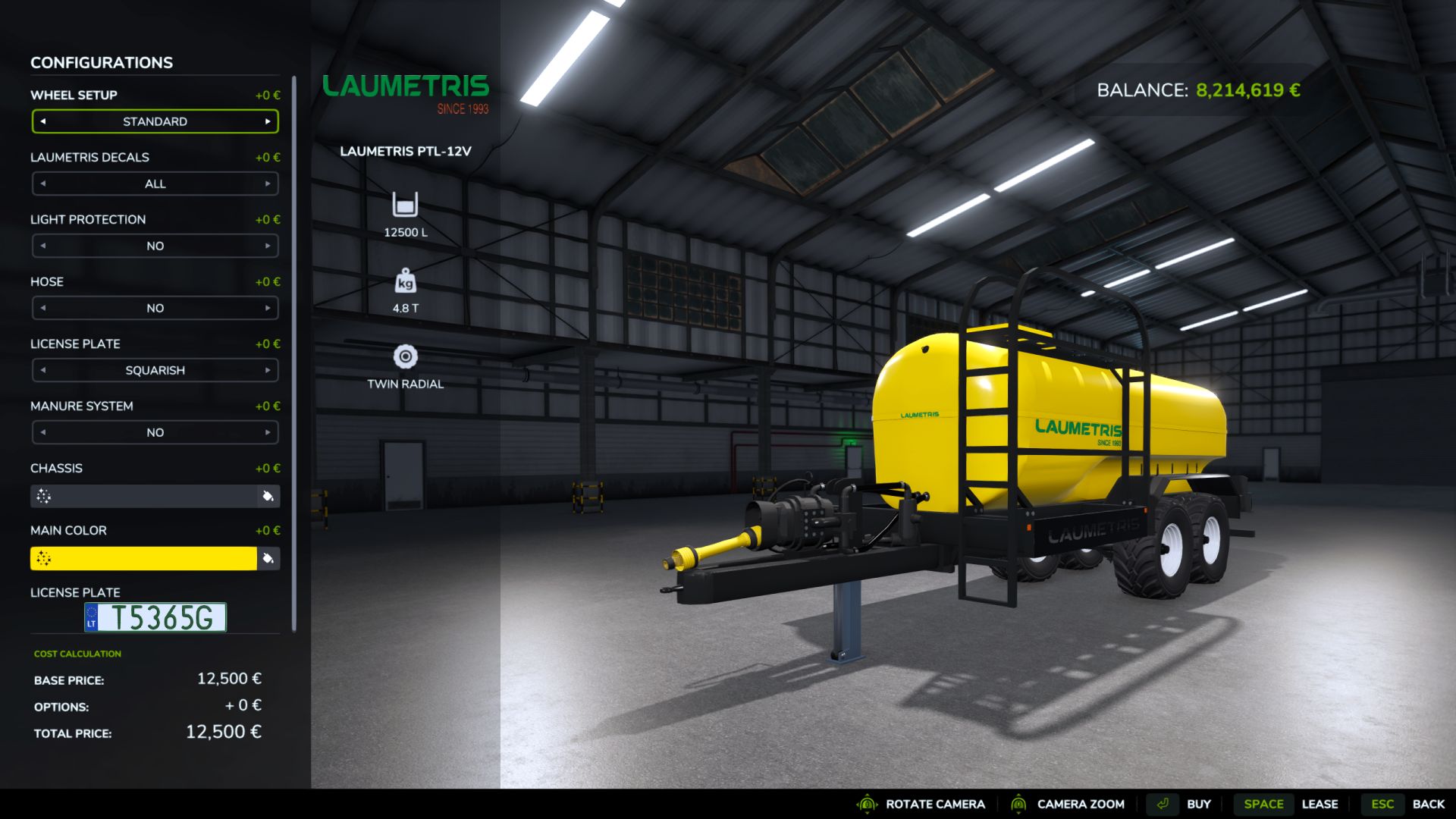Choose next License Plate shape after Squarish
This screenshot has width=1456, height=819.
pos(268,370)
